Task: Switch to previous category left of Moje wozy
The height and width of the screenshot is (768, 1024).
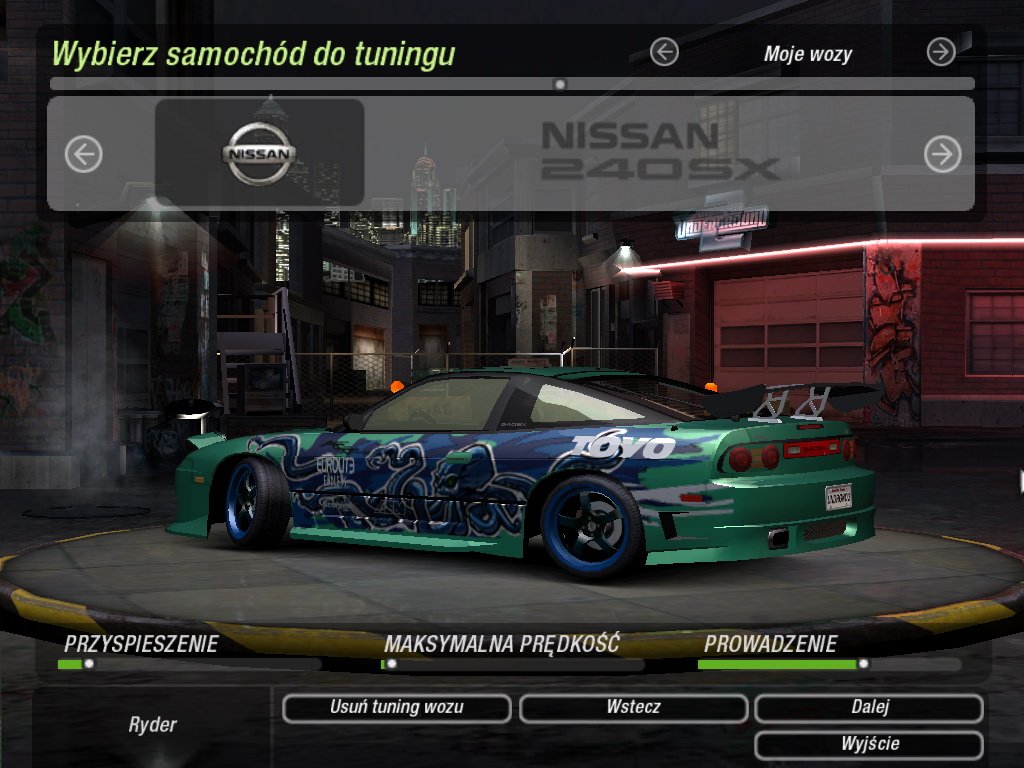Action: pyautogui.click(x=664, y=52)
